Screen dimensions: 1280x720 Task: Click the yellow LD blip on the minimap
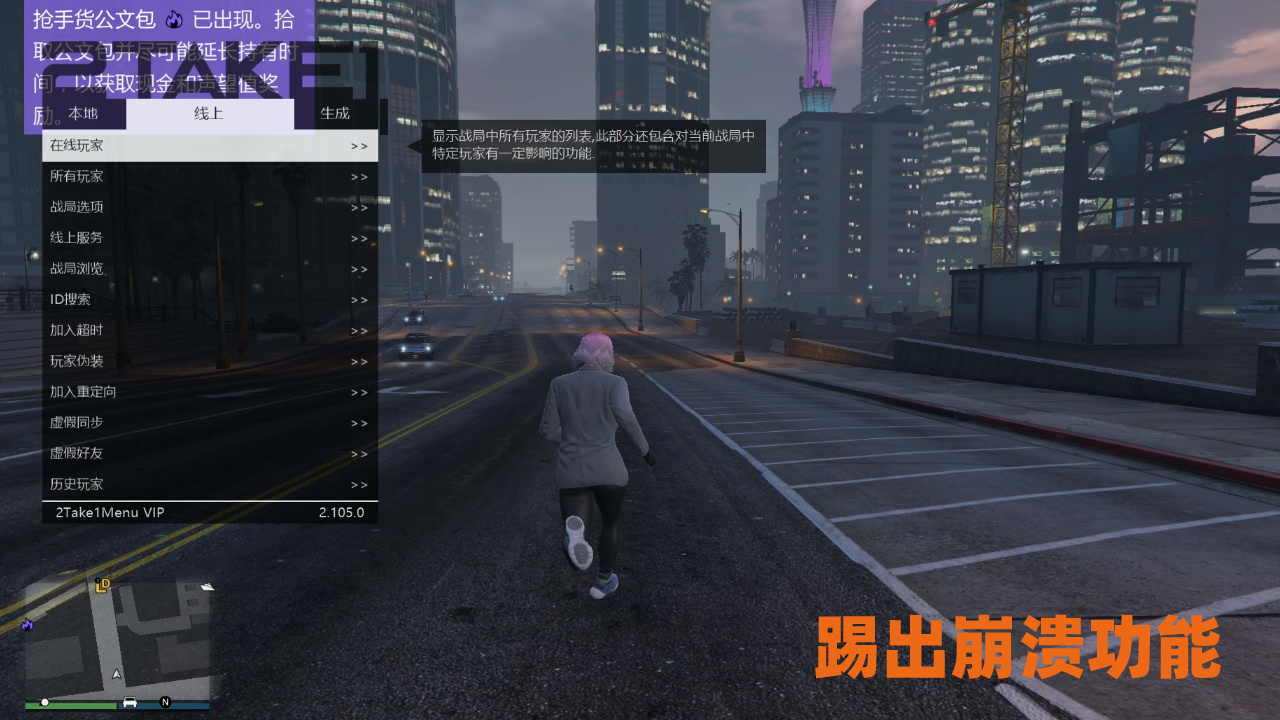tap(103, 586)
